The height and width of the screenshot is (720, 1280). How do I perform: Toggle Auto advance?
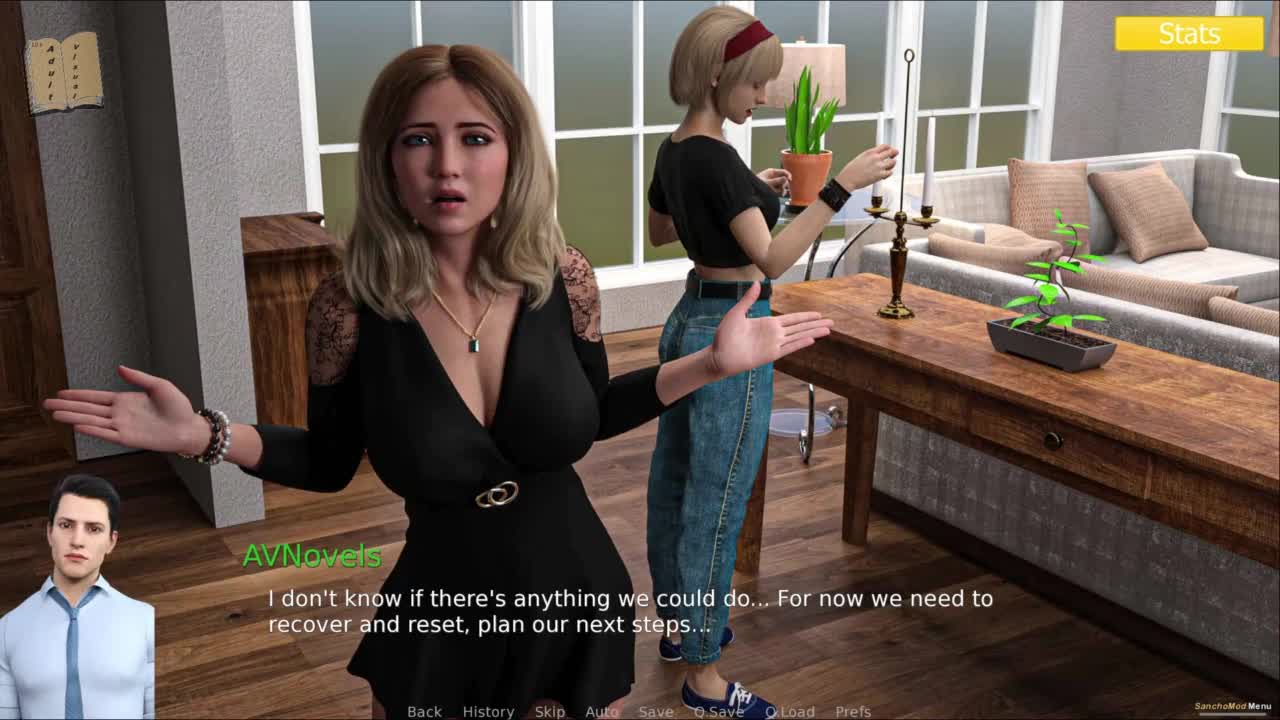click(602, 711)
